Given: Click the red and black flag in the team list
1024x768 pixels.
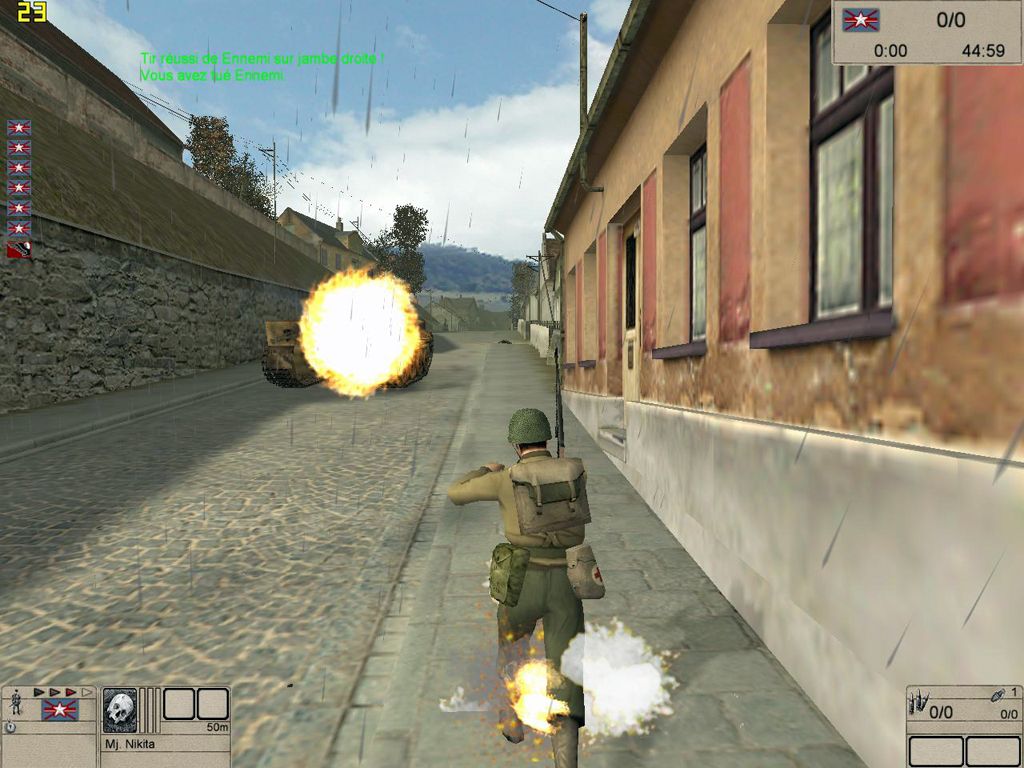Looking at the screenshot, I should tap(19, 249).
